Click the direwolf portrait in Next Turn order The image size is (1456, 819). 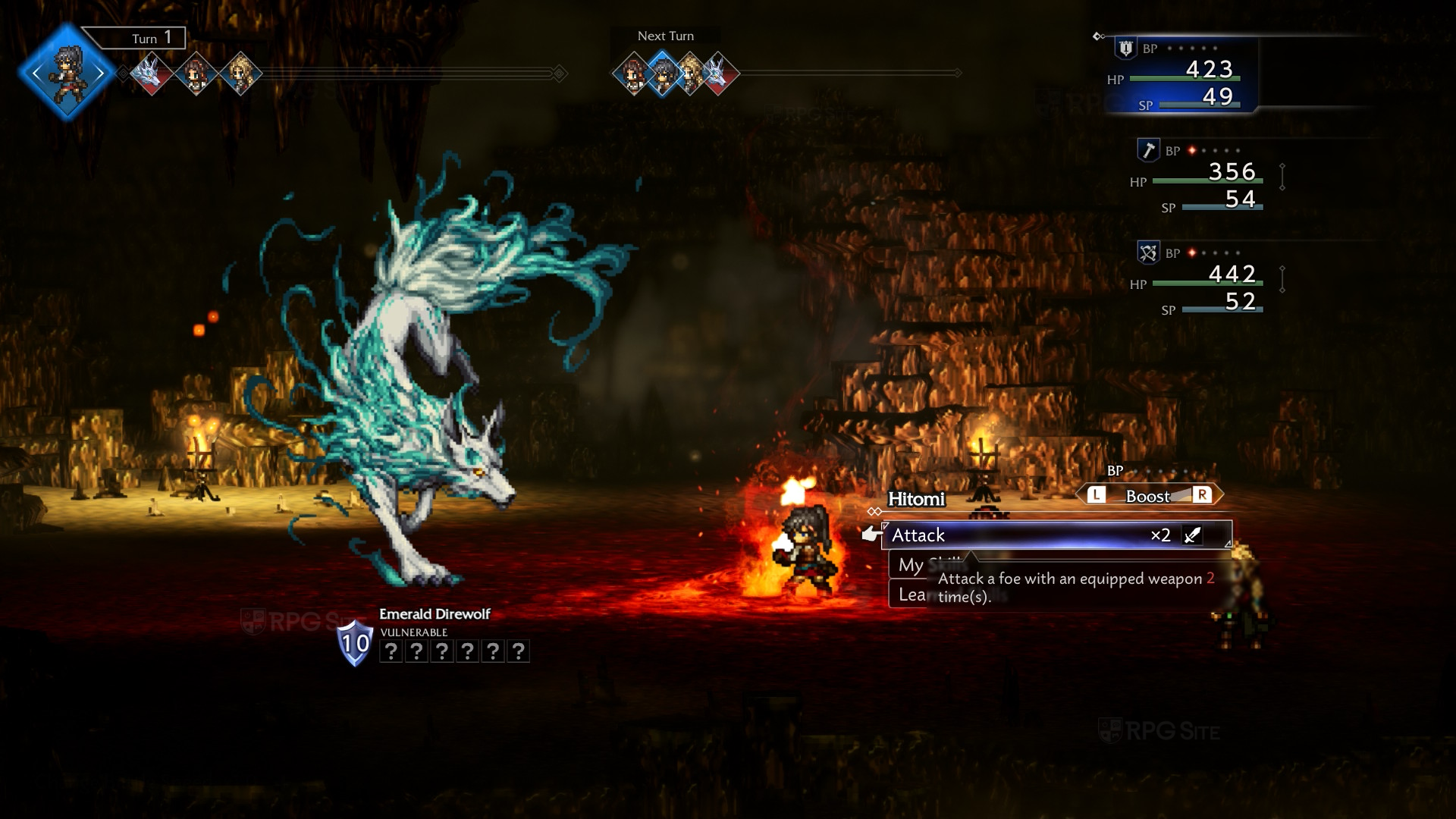pyautogui.click(x=718, y=74)
